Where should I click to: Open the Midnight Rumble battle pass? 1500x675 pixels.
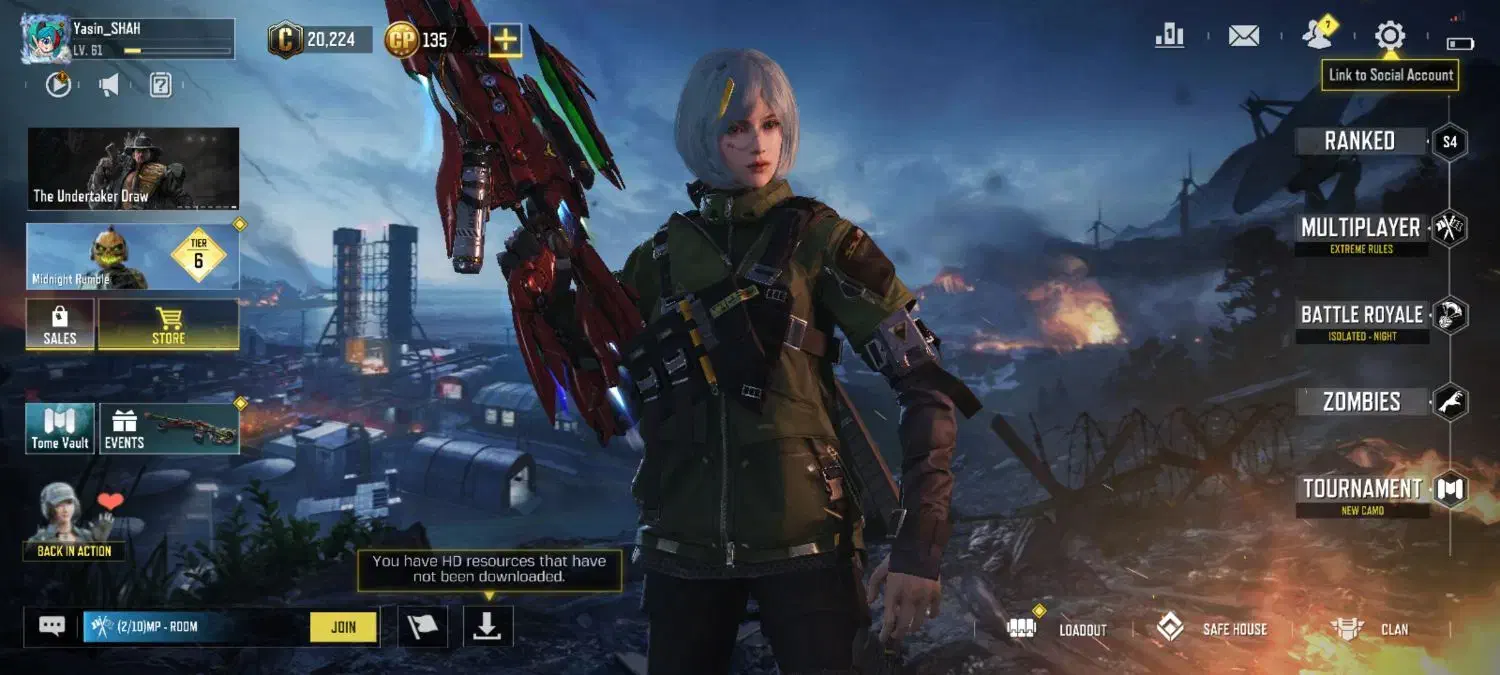point(133,257)
